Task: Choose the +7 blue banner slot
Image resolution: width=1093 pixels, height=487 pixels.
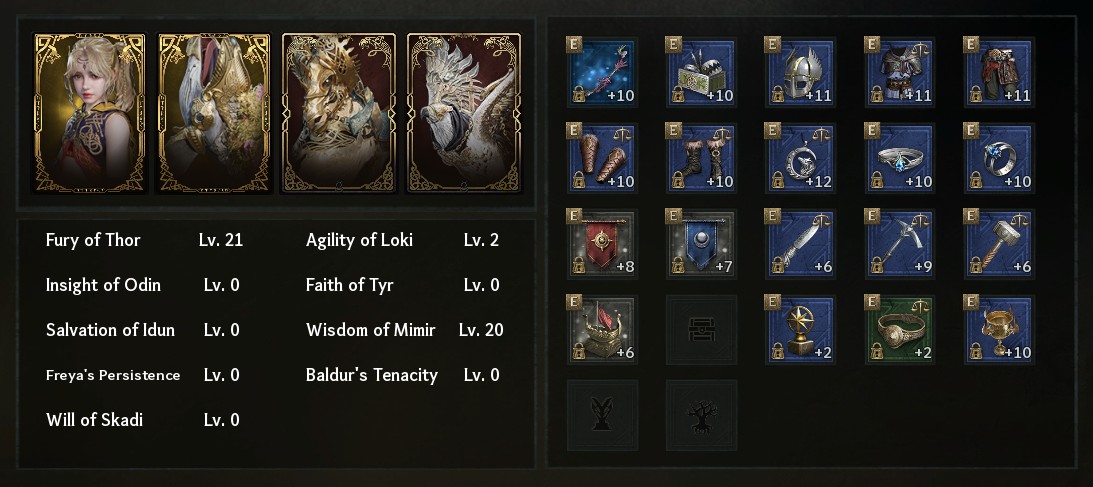Action: (x=702, y=244)
